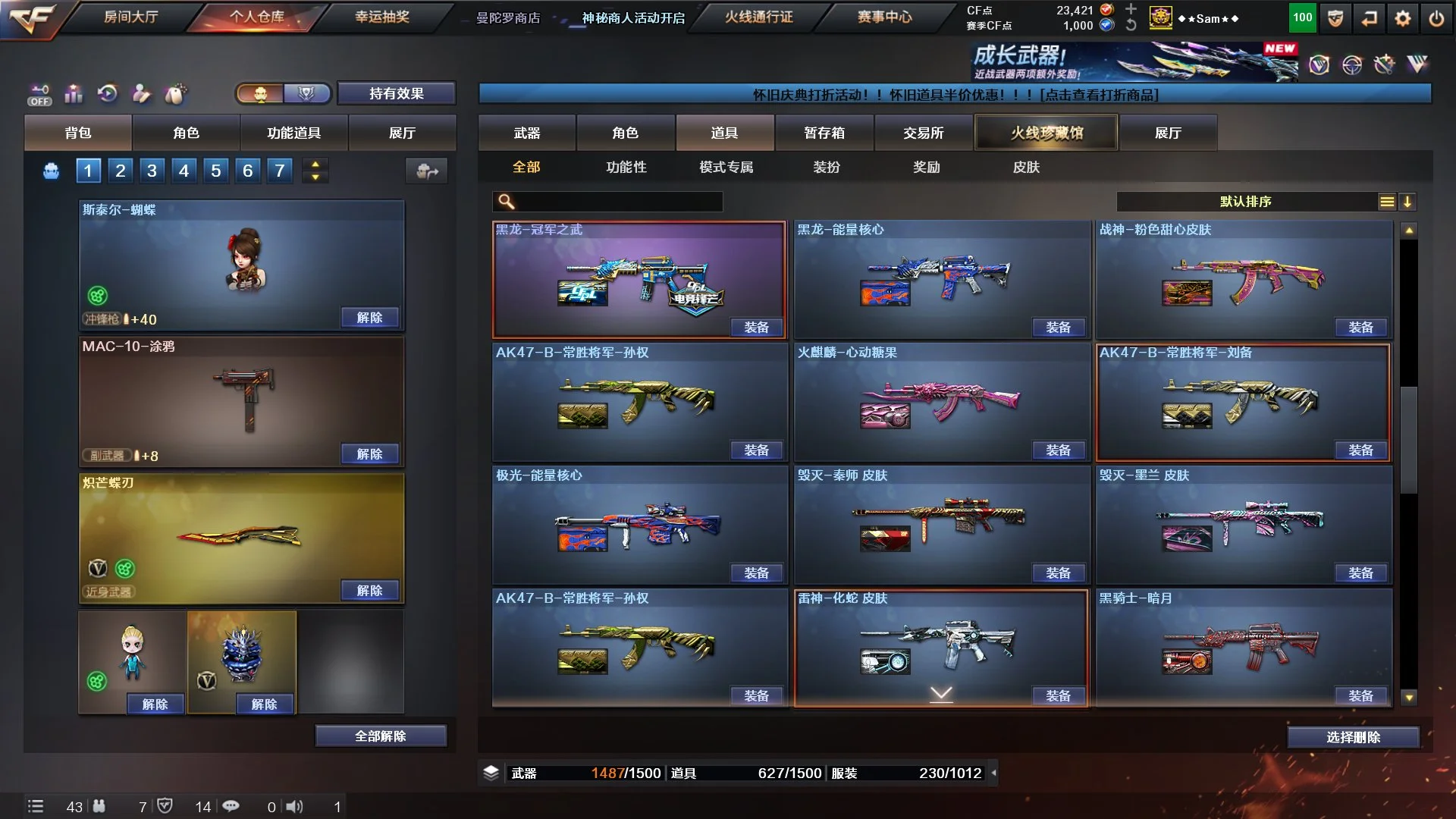Equip 黑龙-冠军之武 weapon

(756, 328)
